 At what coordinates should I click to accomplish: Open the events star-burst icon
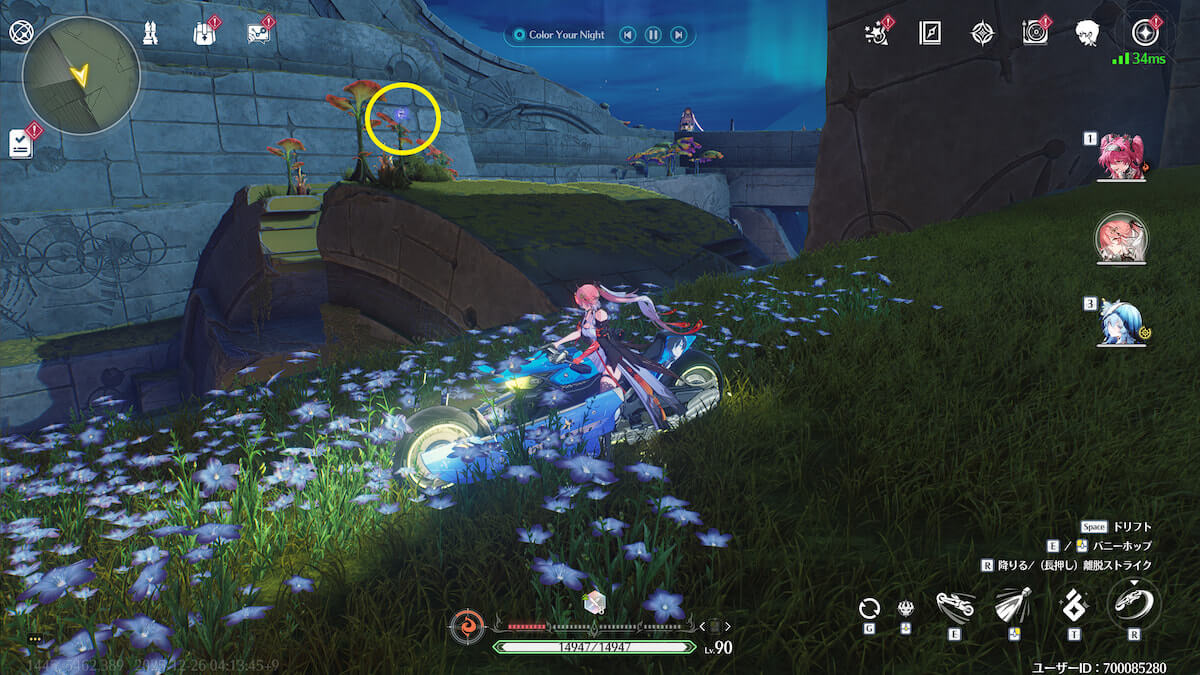pos(876,34)
